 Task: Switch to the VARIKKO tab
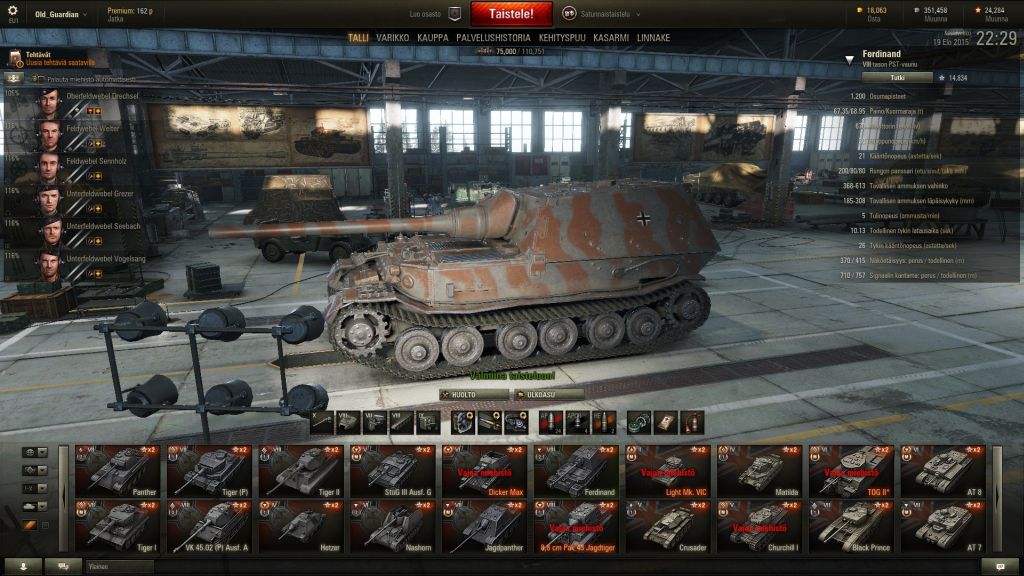point(393,38)
